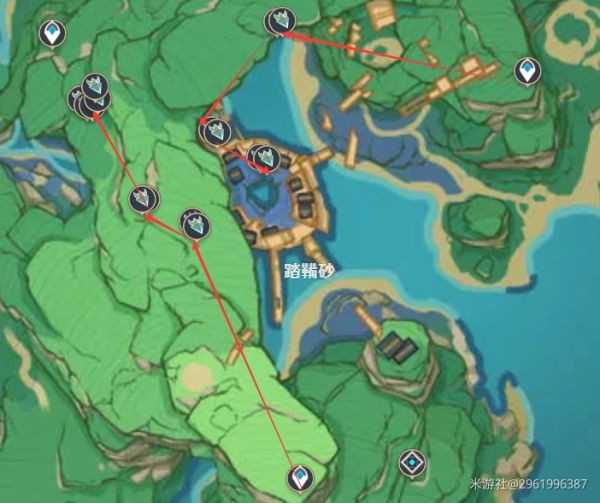The width and height of the screenshot is (600, 503).
Task: Select the teleport waypoint near the wooden docks
Action: 527,70
